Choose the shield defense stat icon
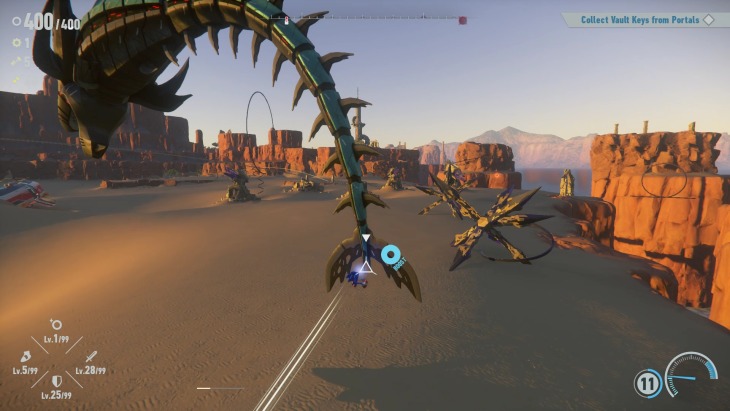The width and height of the screenshot is (730, 411). point(57,381)
